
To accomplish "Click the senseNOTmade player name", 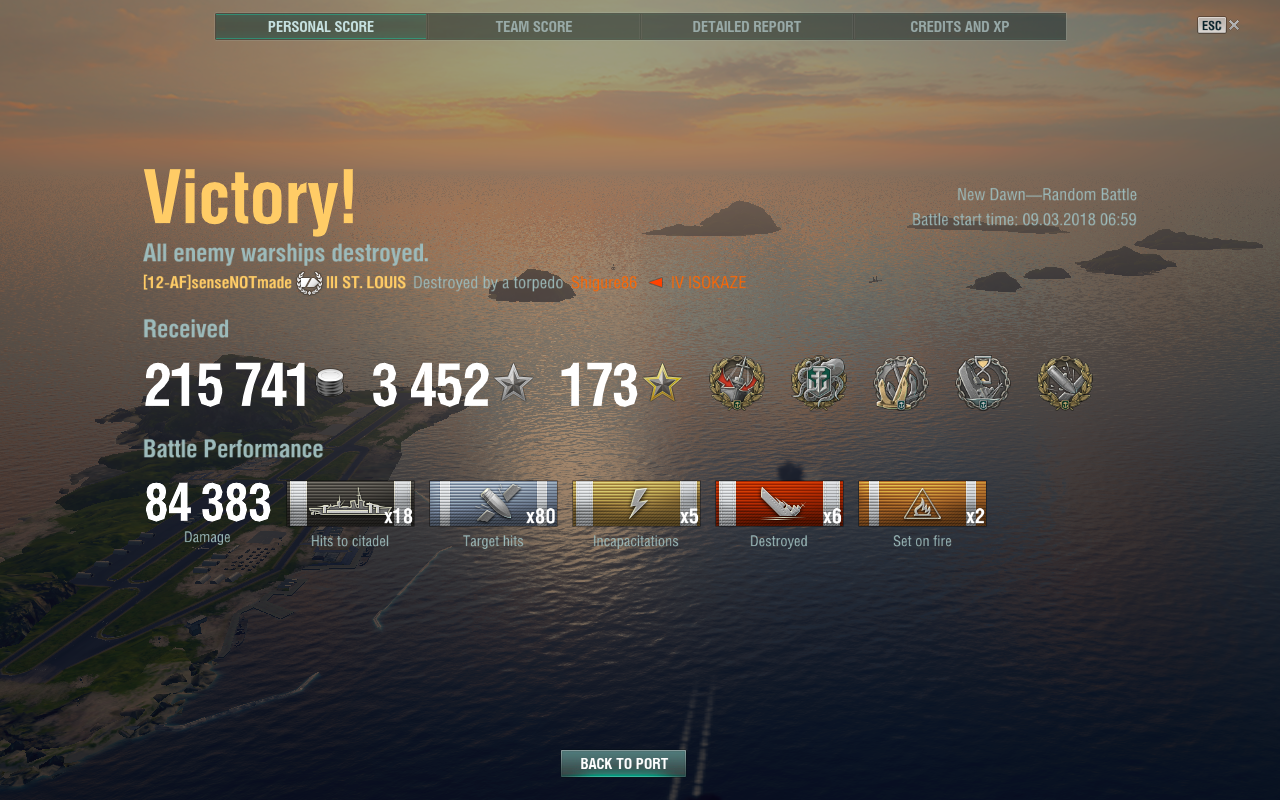I will (217, 283).
